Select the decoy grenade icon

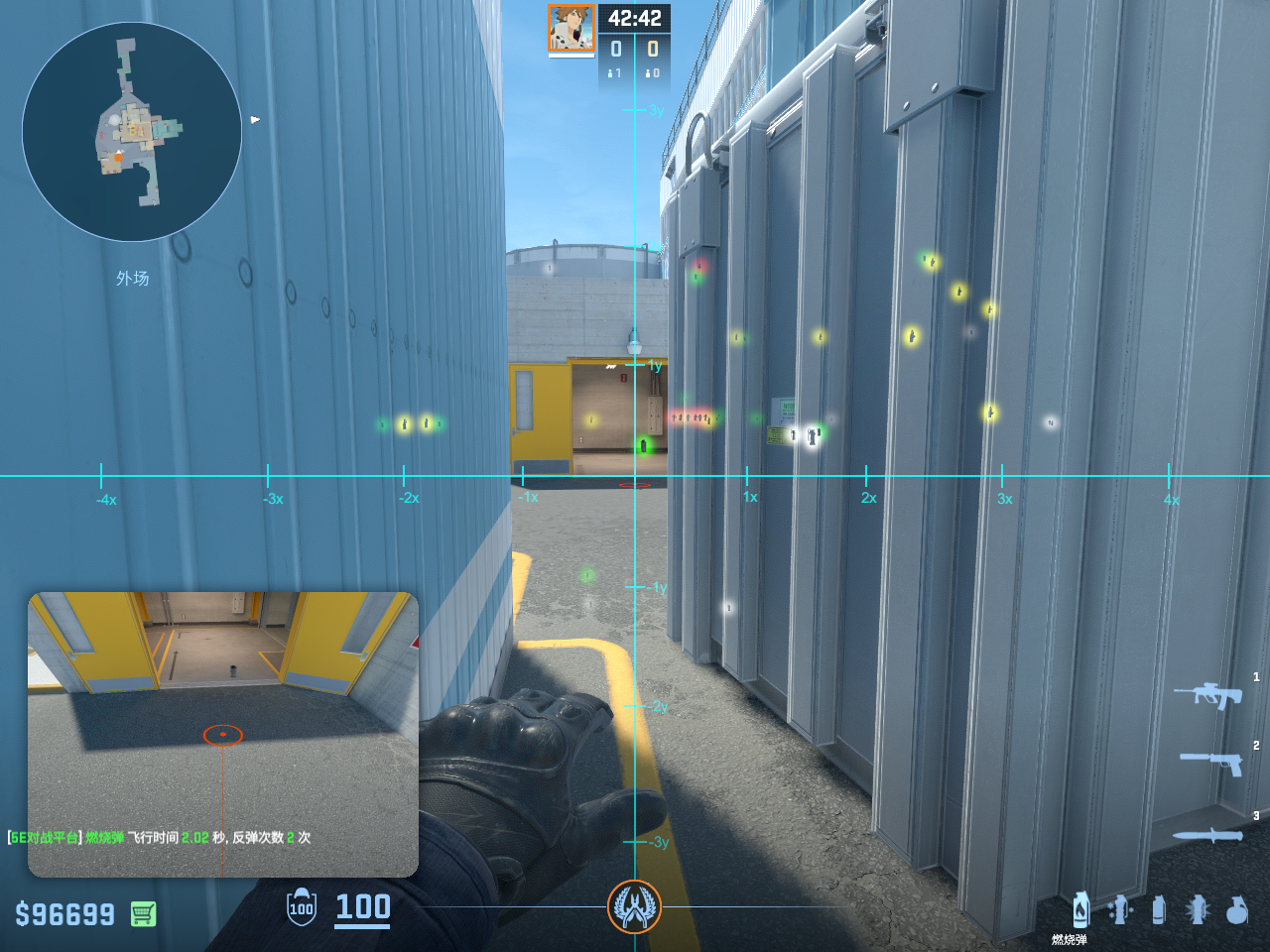coord(1120,909)
